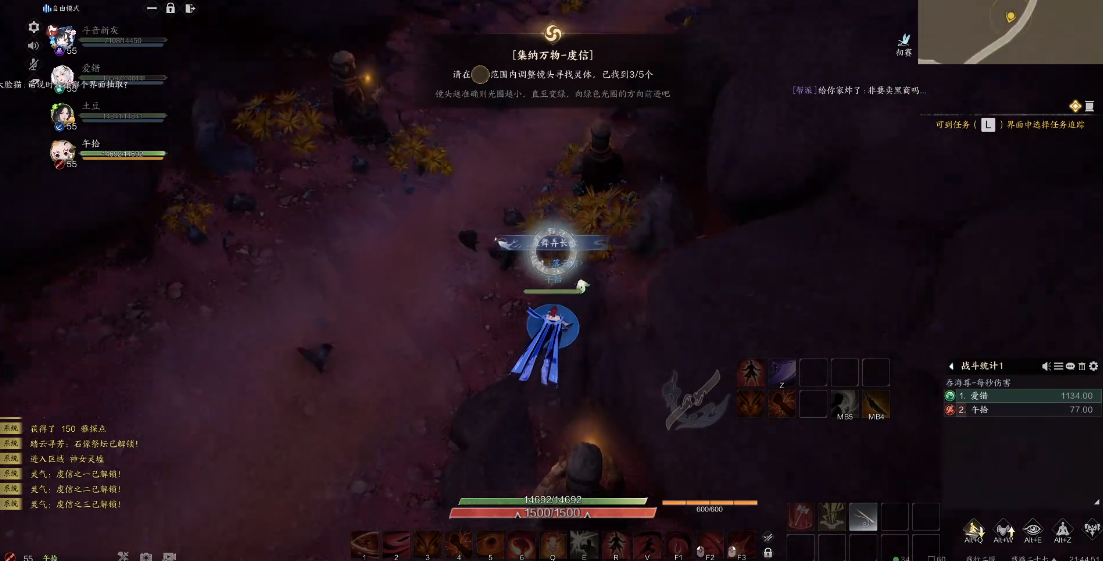Open the settings gear beside the party list
This screenshot has height=561, width=1103.
[34, 27]
